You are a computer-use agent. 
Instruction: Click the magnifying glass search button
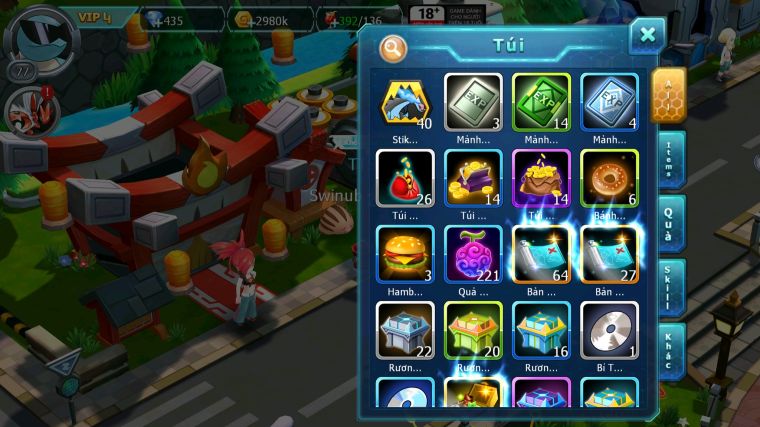[x=393, y=47]
